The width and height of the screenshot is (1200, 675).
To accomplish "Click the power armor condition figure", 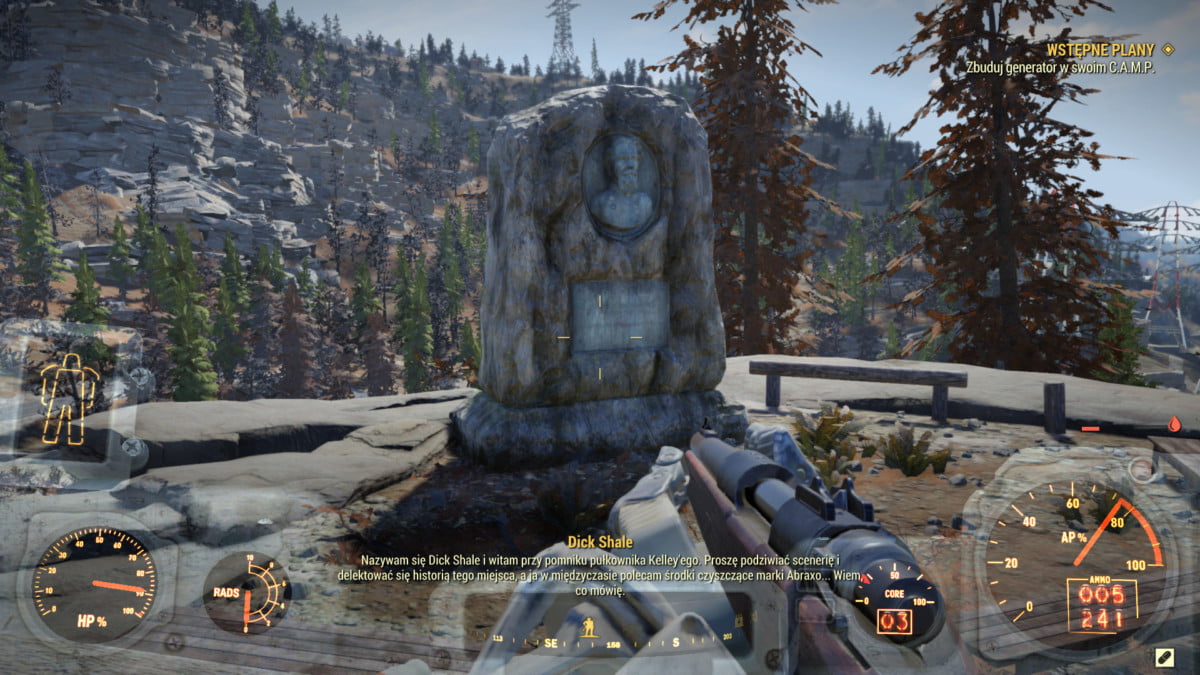I will 69,399.
